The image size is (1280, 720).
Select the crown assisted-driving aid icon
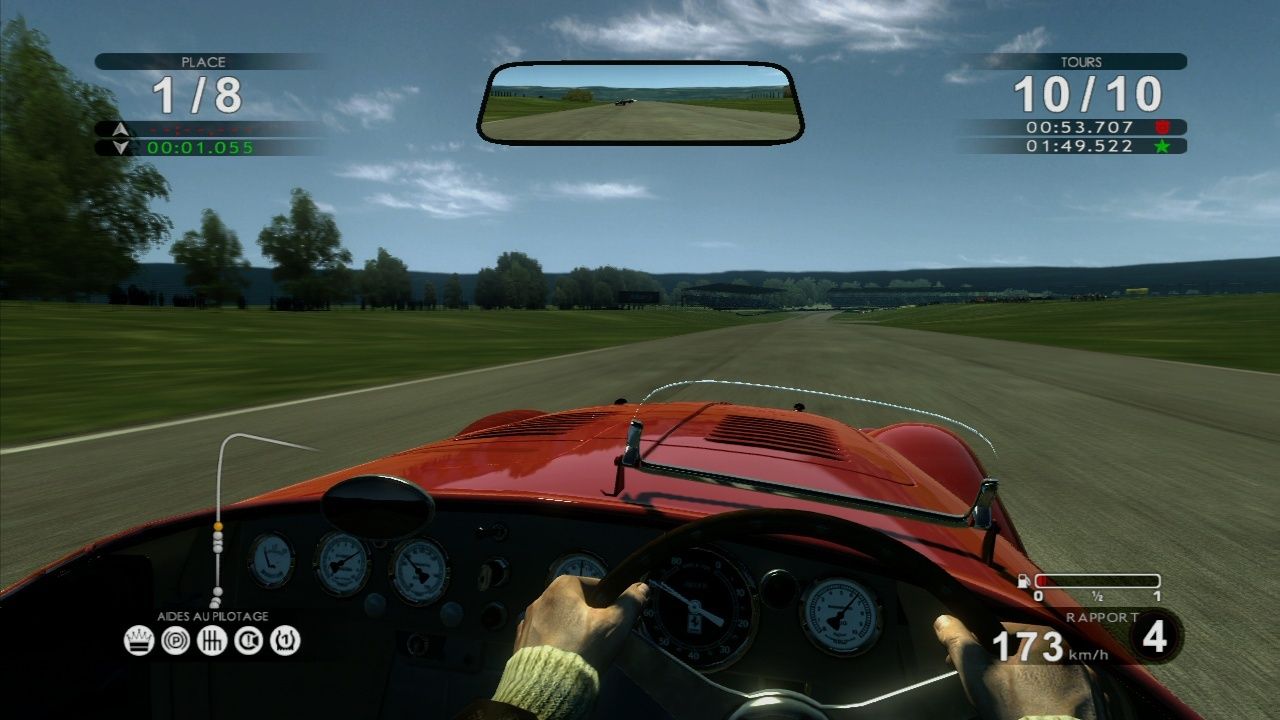[139, 641]
